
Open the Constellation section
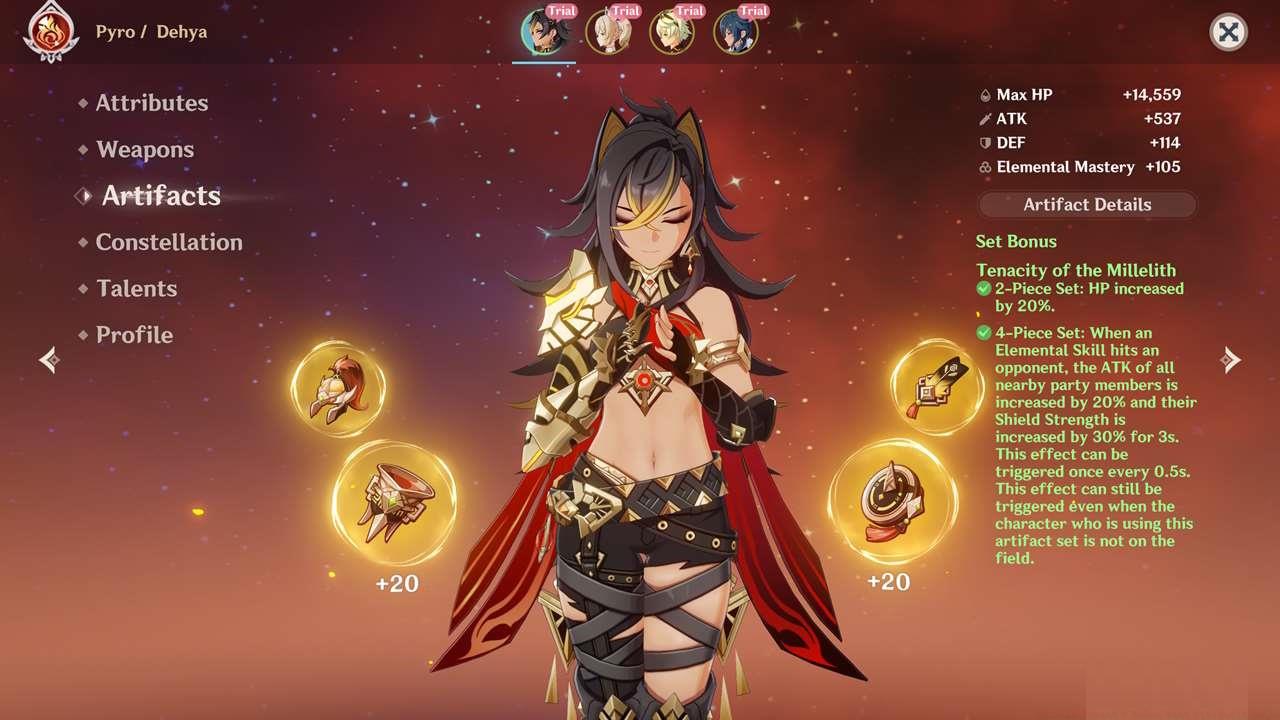tap(168, 242)
